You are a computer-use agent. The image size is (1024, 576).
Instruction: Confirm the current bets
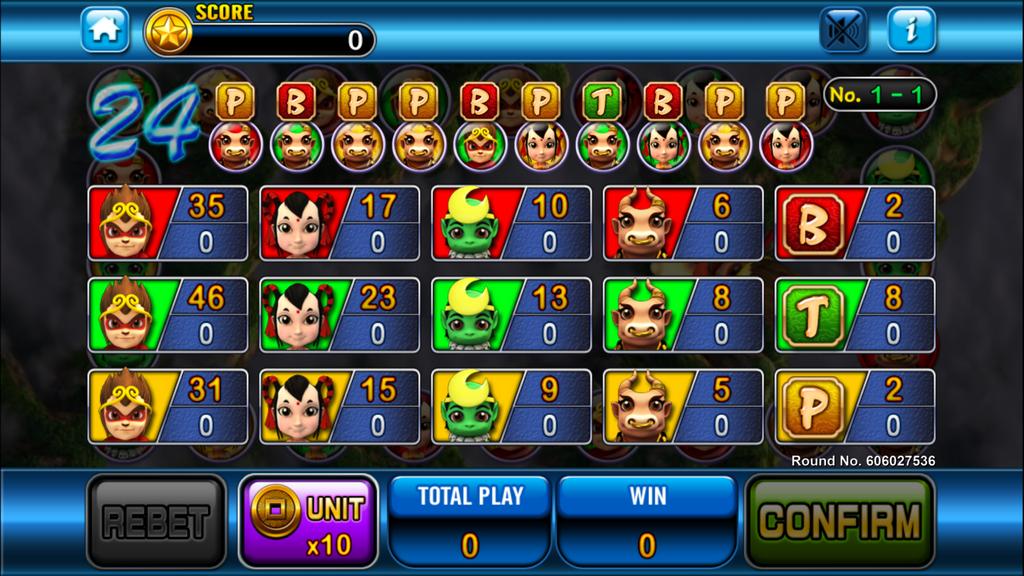click(x=840, y=521)
